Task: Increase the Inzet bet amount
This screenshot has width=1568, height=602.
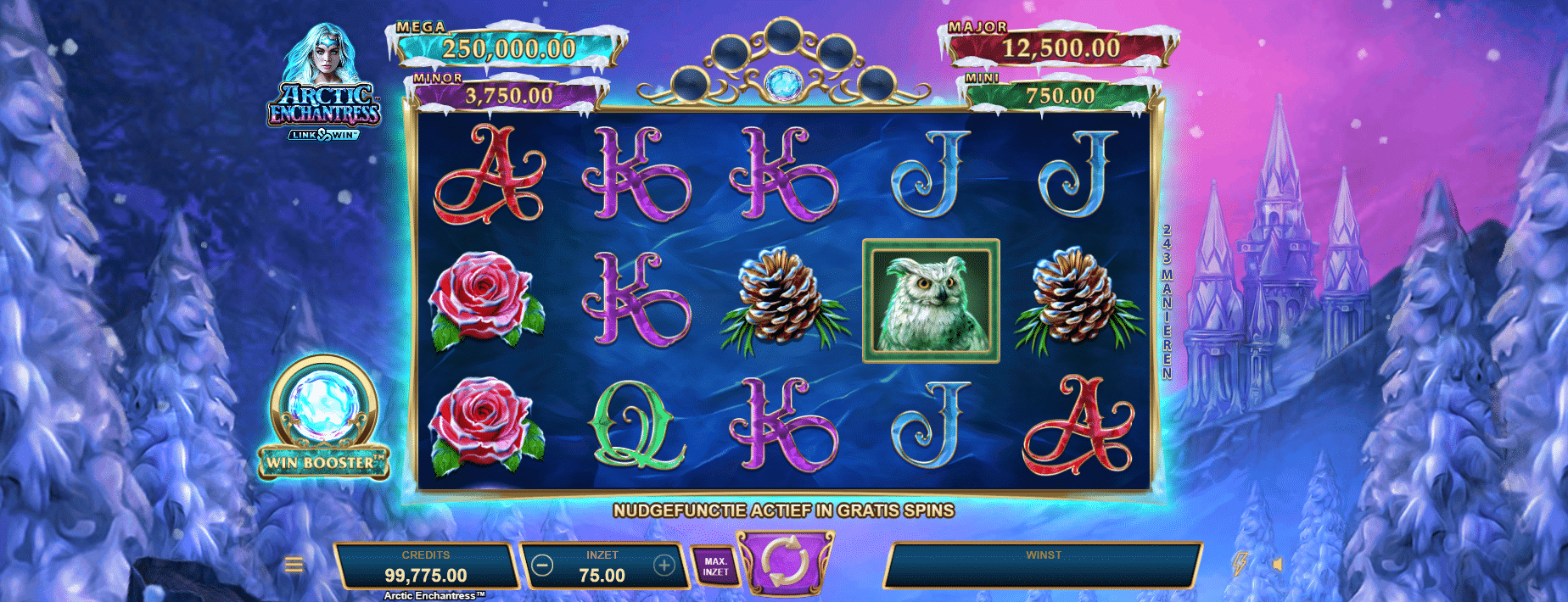Action: (x=664, y=566)
